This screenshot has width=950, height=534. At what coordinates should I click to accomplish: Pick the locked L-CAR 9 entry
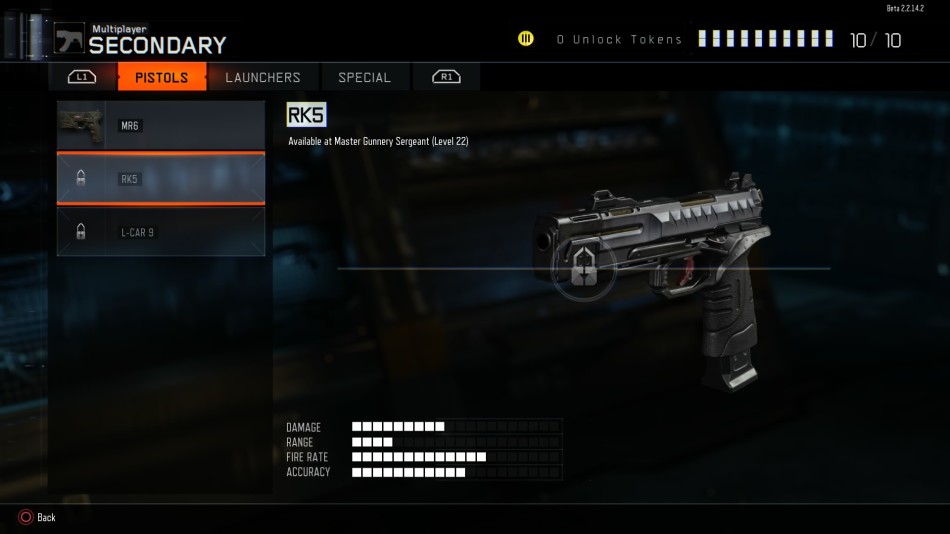(161, 232)
